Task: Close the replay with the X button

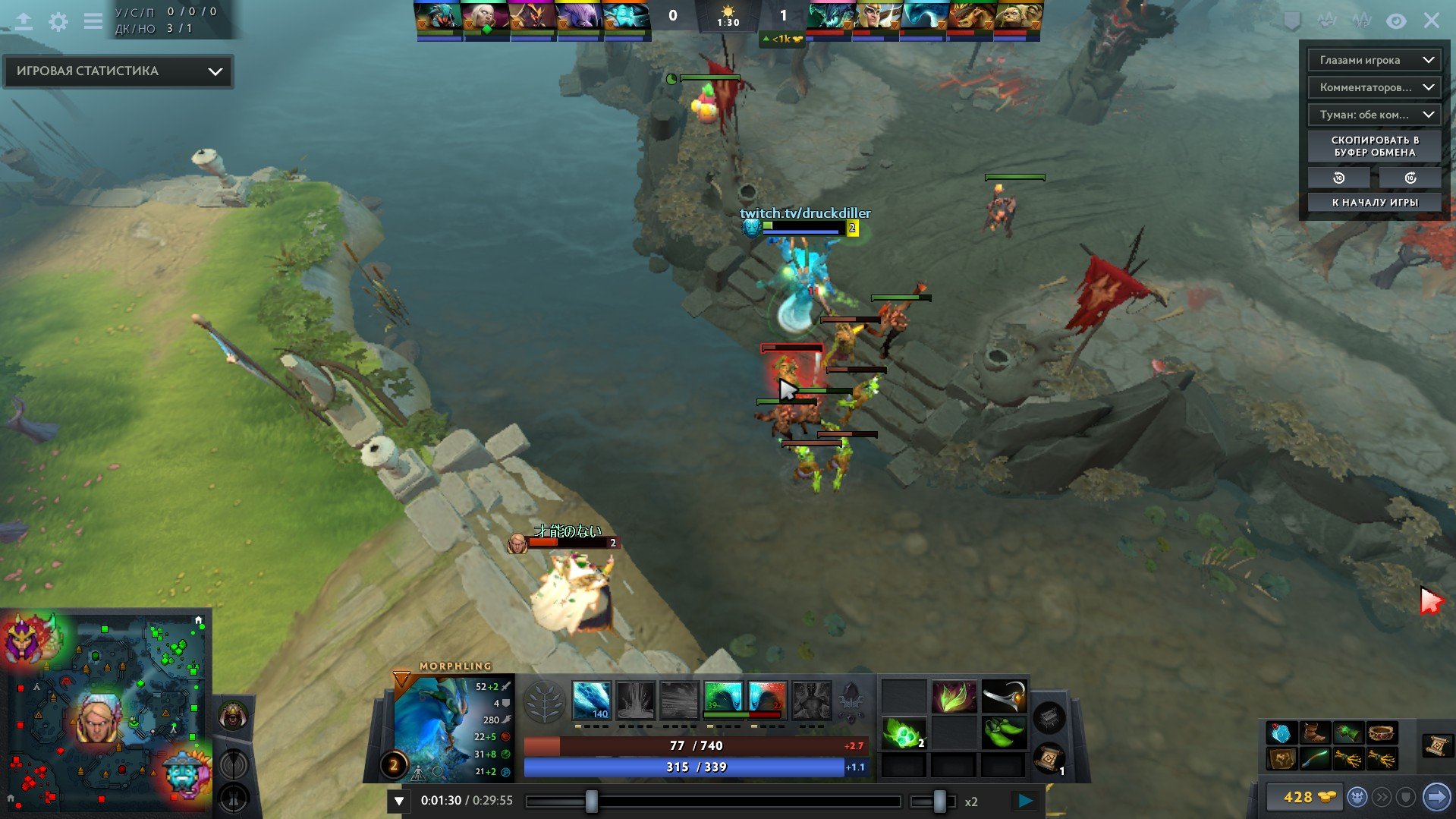Action: tap(1431, 20)
